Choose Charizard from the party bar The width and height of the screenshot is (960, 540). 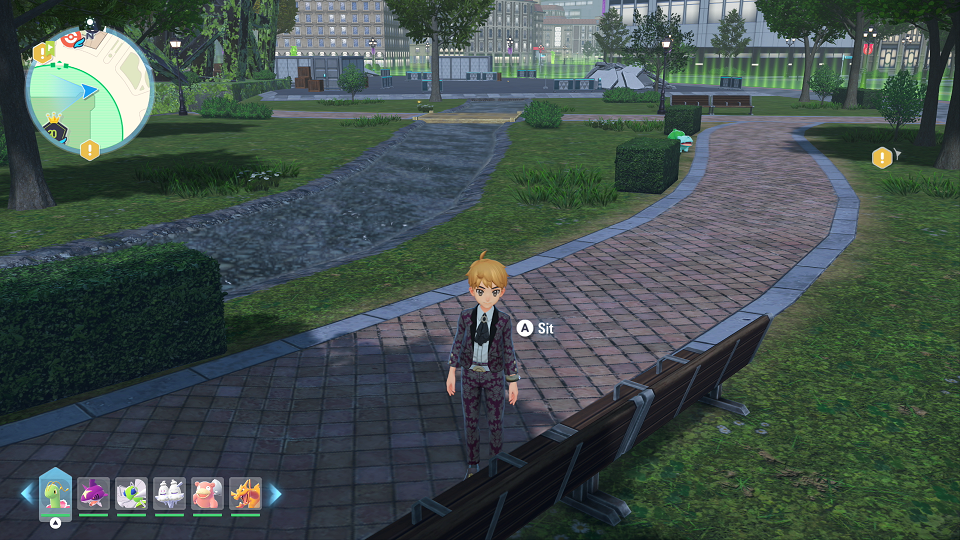click(245, 494)
